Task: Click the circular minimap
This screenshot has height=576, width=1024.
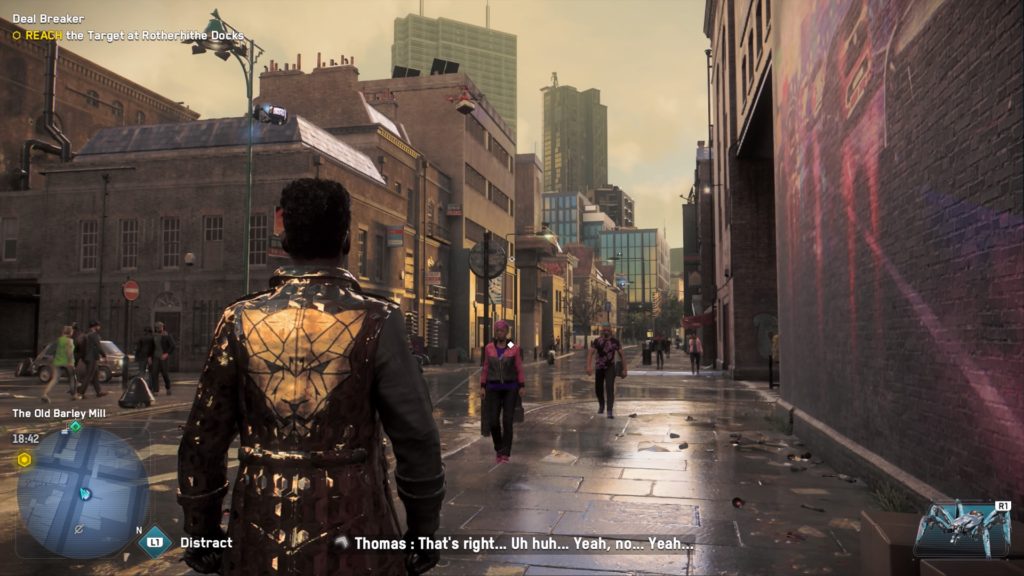Action: click(82, 492)
